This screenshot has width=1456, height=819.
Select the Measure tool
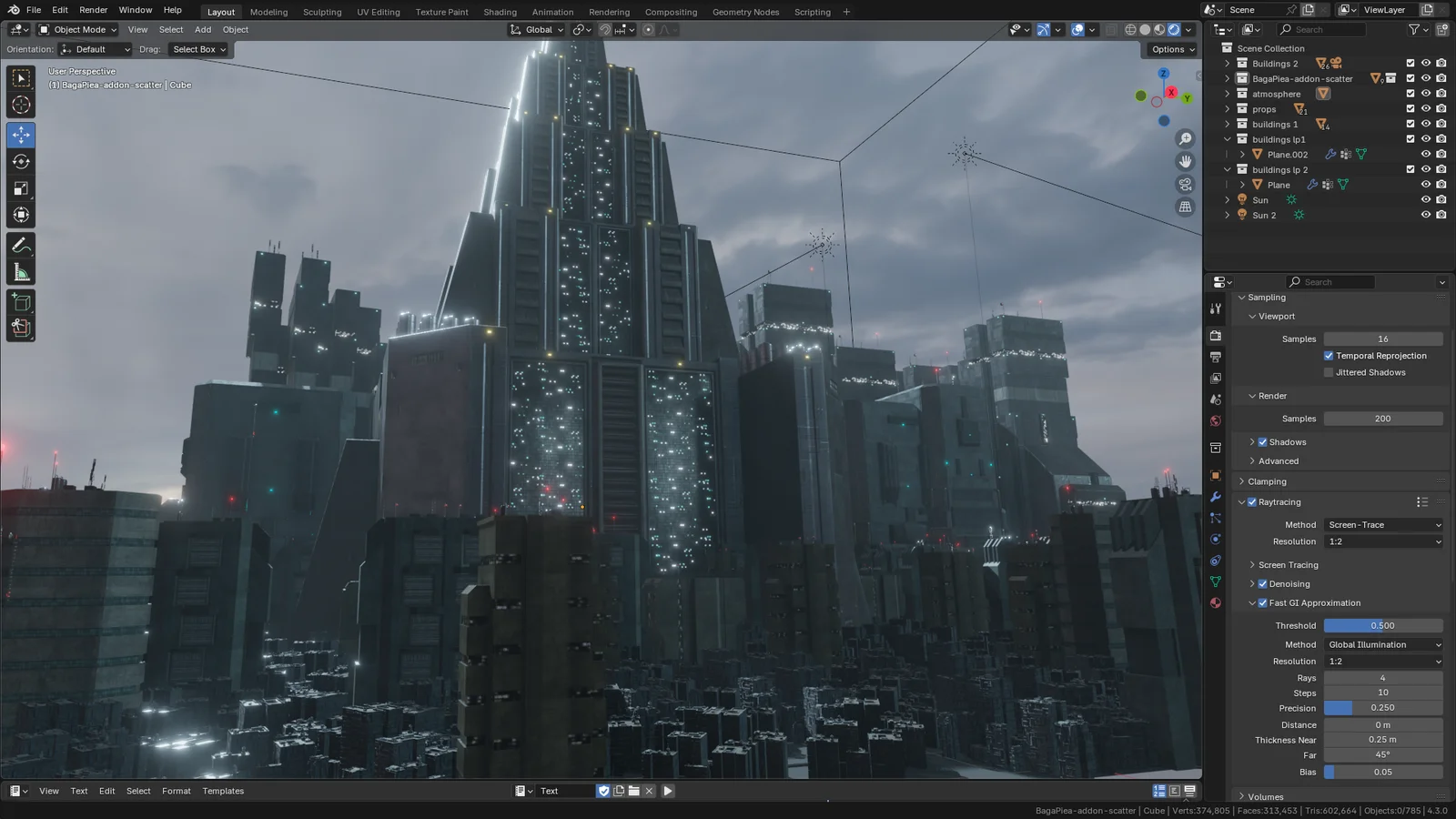pyautogui.click(x=20, y=270)
